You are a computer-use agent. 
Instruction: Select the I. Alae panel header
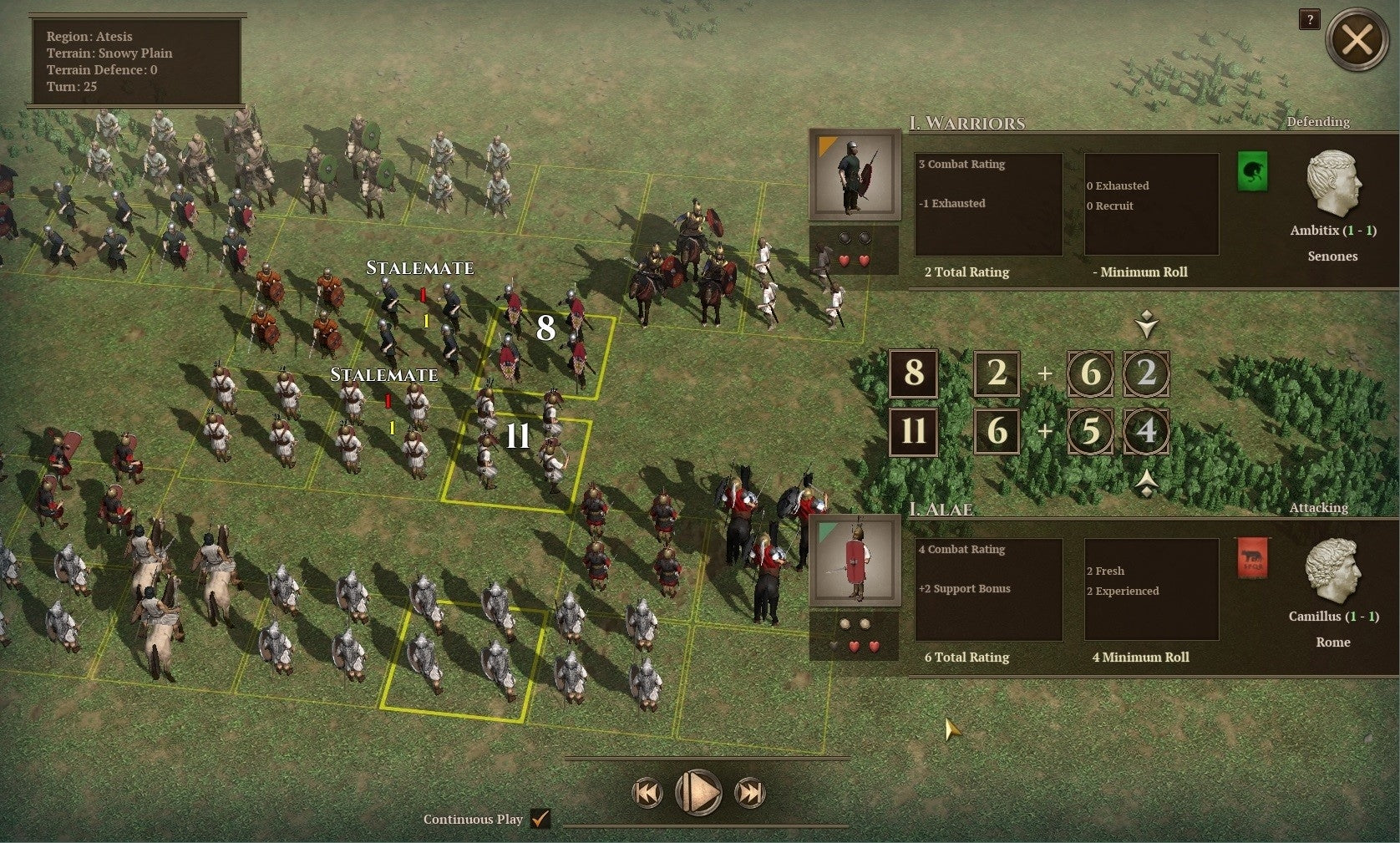[x=944, y=509]
